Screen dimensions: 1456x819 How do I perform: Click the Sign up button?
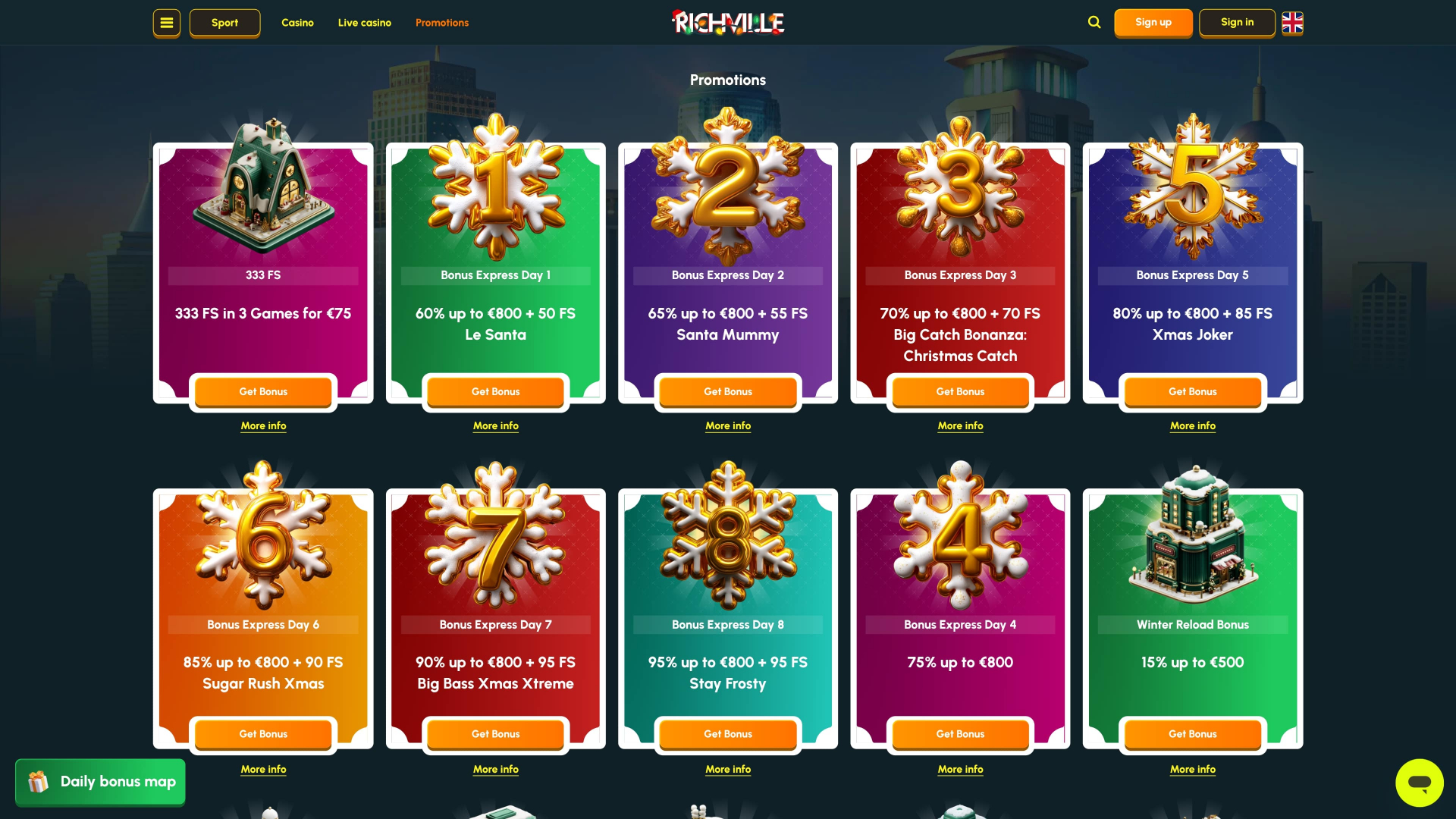pos(1153,22)
